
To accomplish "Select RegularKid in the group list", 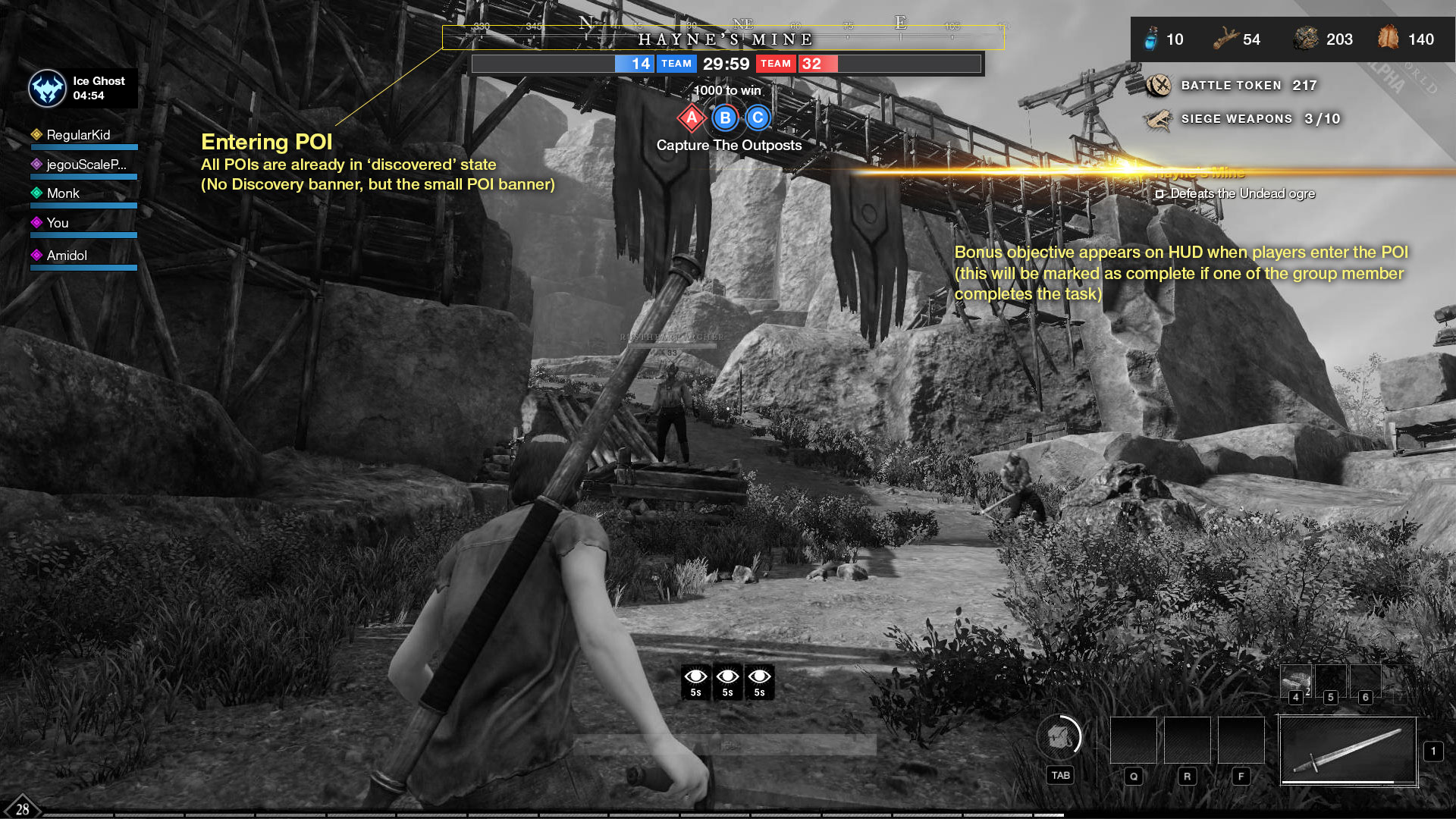I will [x=78, y=135].
